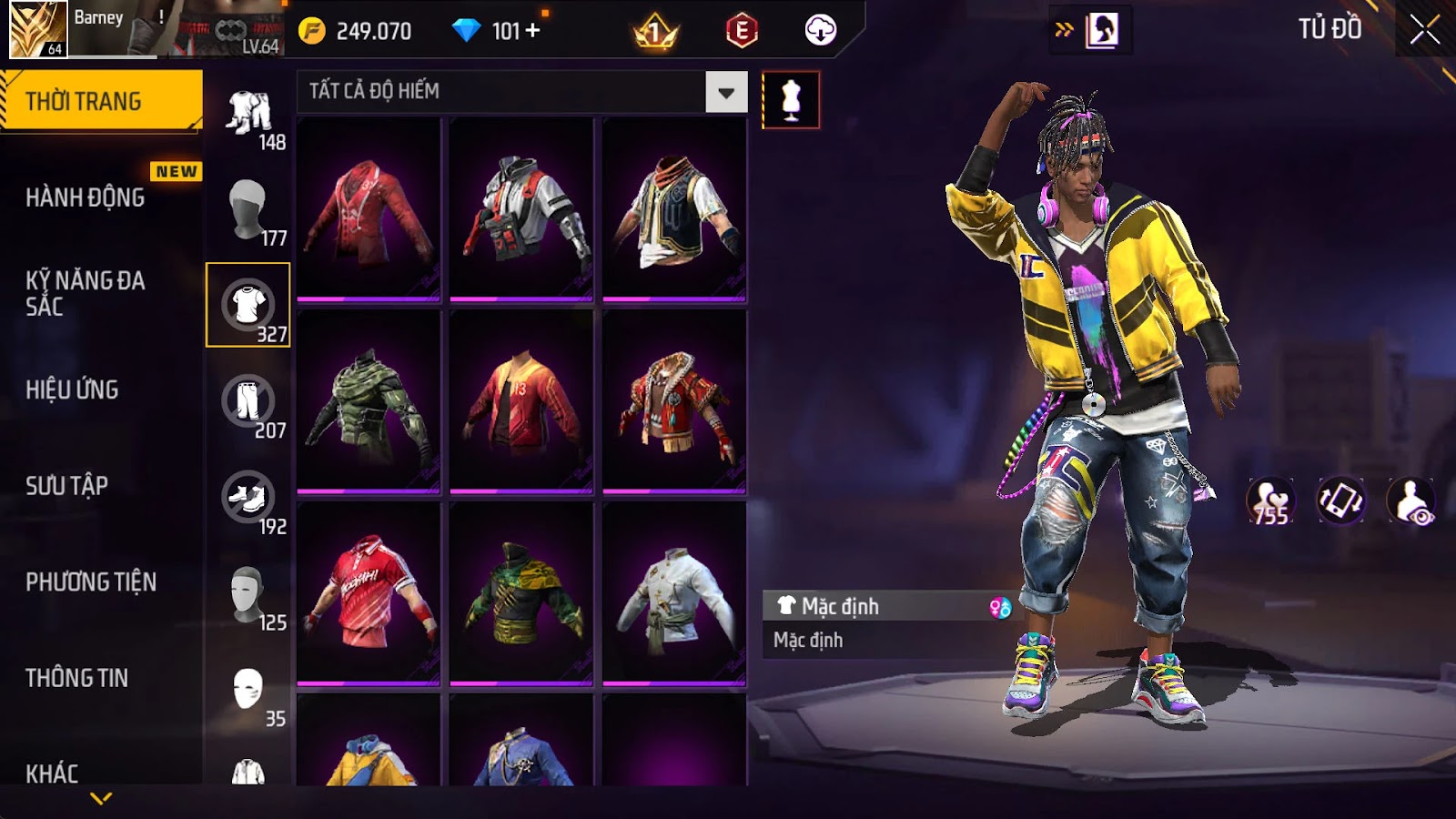Show the Thông Tin tab
Image resolution: width=1456 pixels, height=819 pixels.
click(x=77, y=678)
